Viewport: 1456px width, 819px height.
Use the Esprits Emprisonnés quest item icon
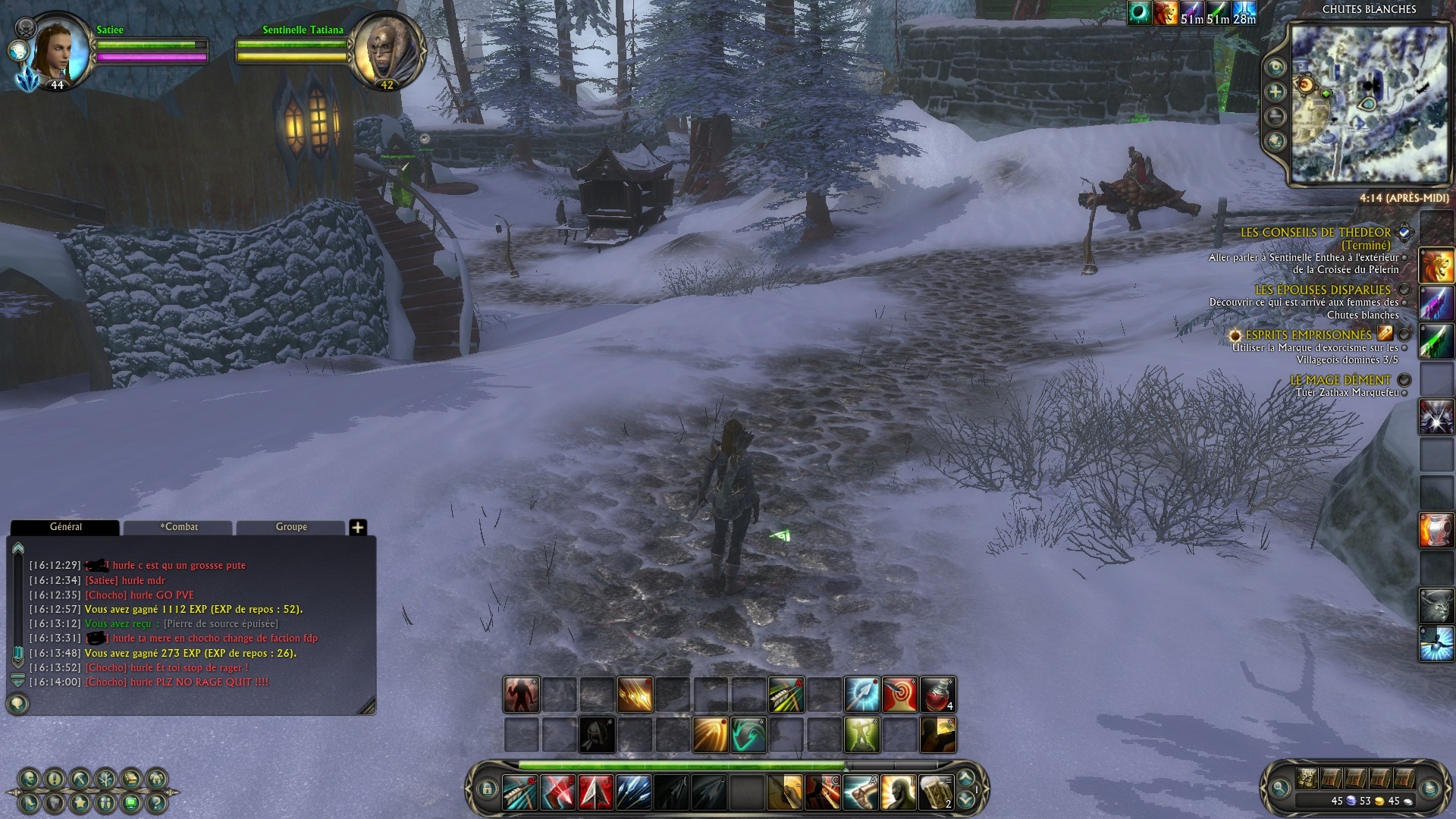(1385, 334)
